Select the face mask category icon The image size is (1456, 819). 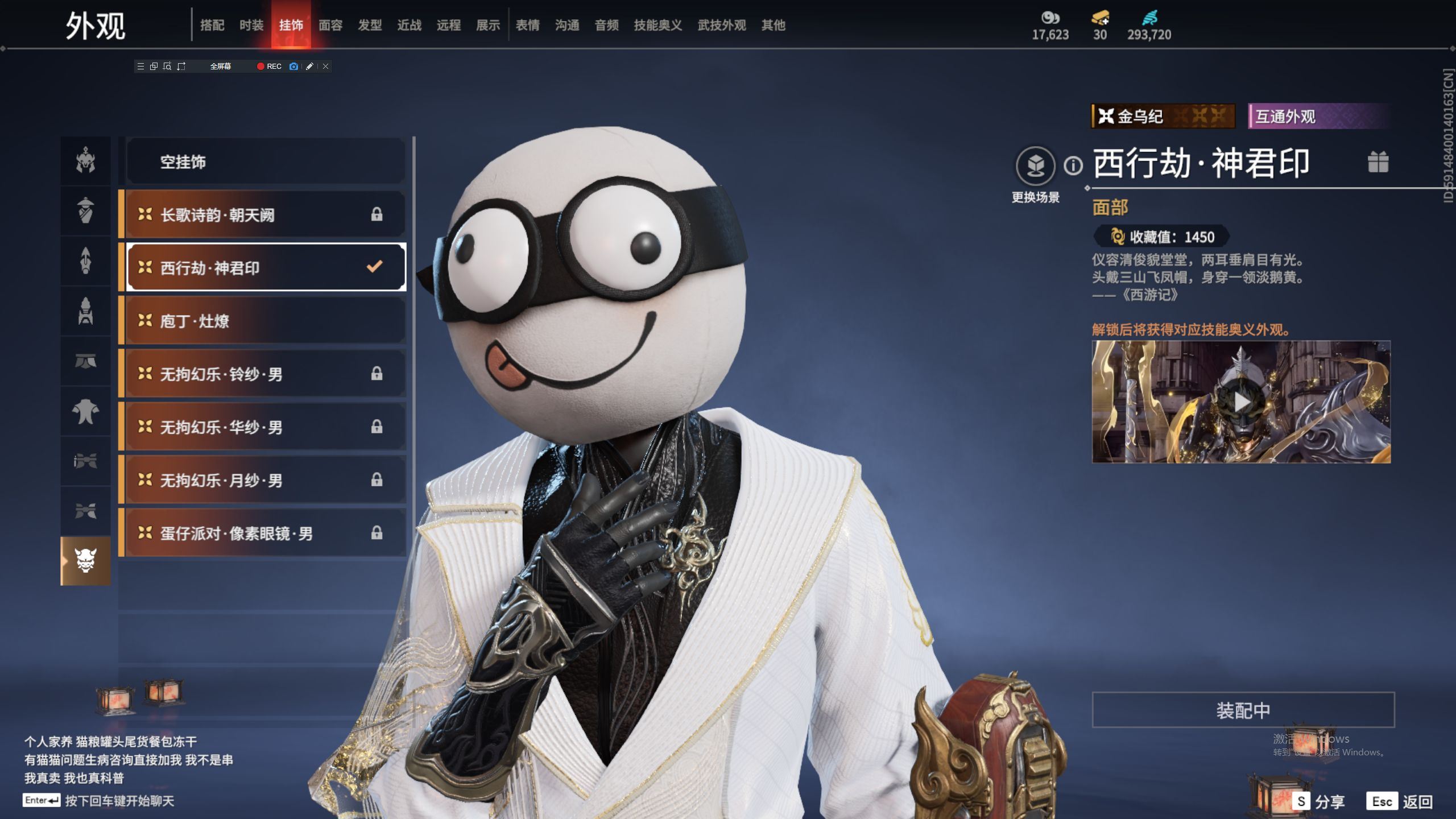[86, 561]
